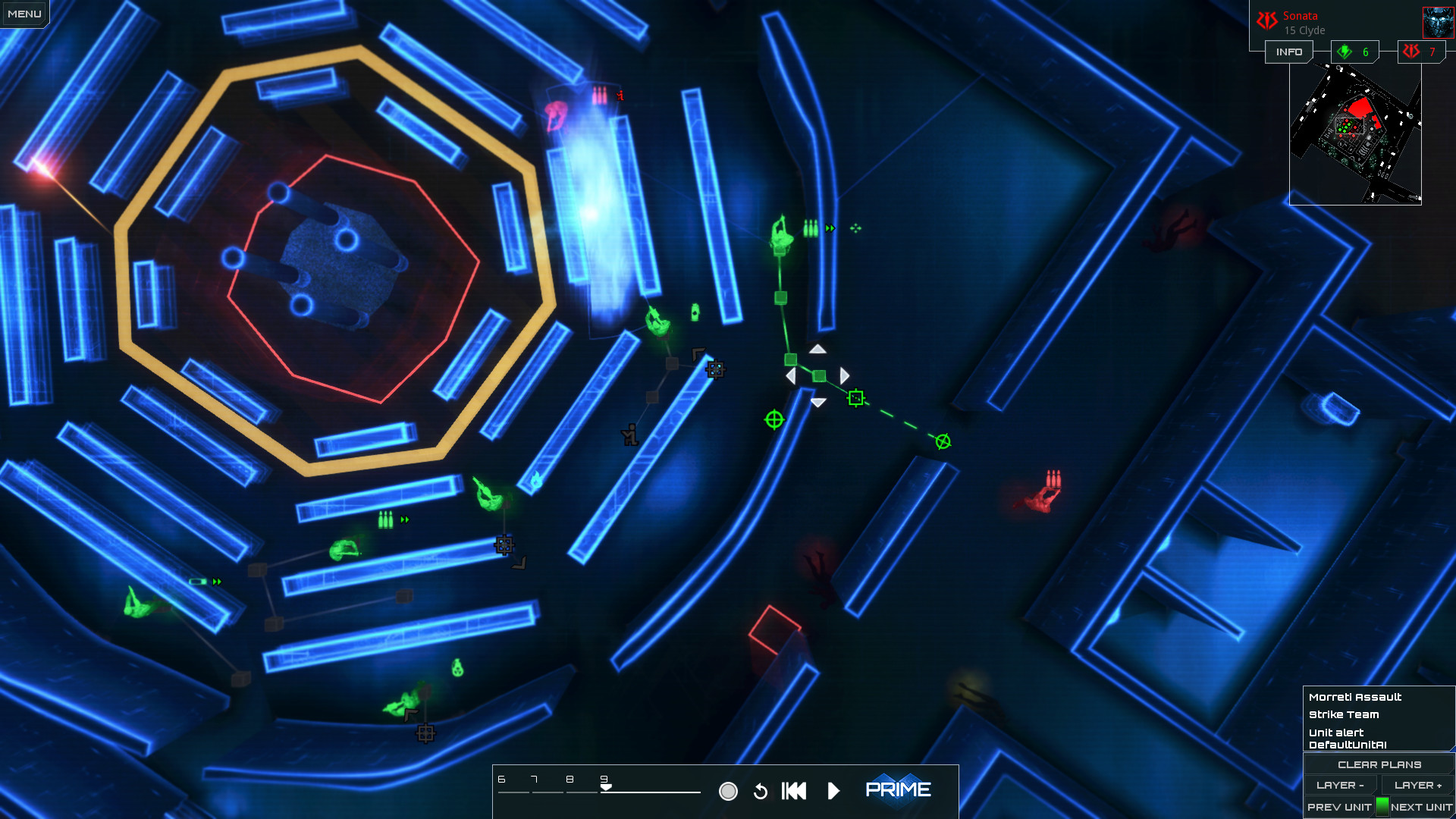Click the circular restart-replay icon

pos(761,790)
